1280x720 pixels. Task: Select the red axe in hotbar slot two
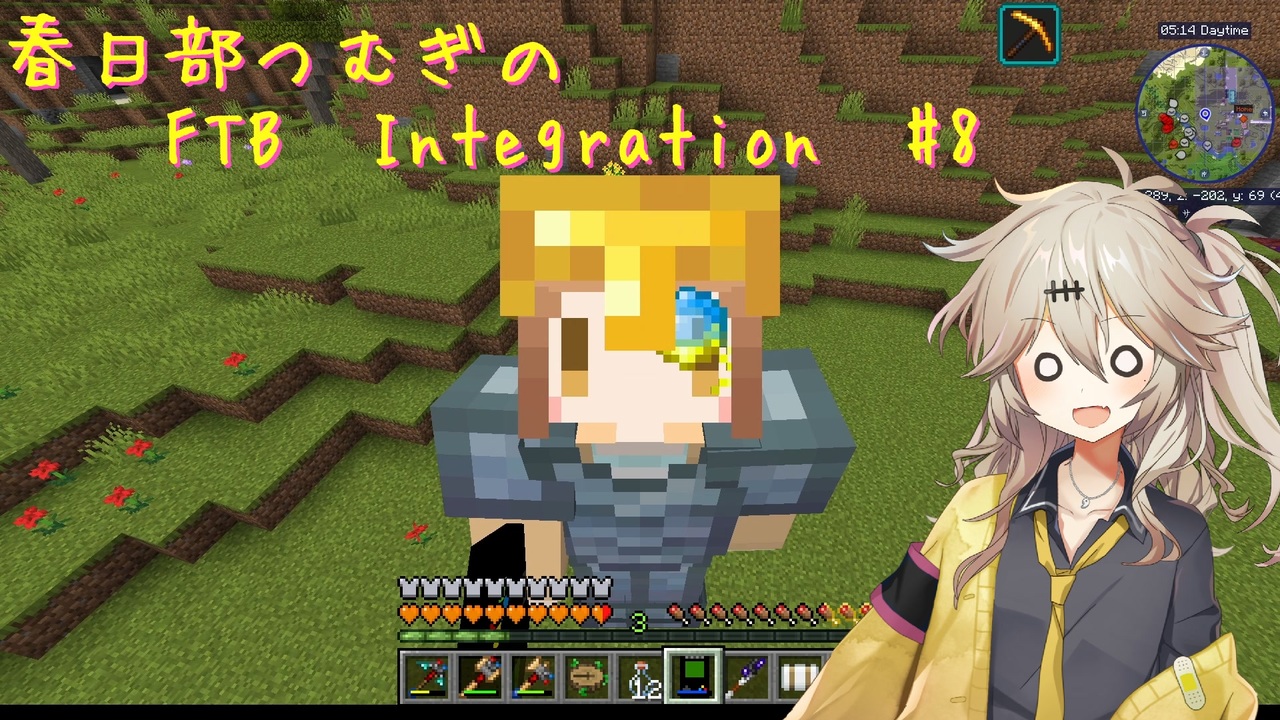(x=479, y=675)
